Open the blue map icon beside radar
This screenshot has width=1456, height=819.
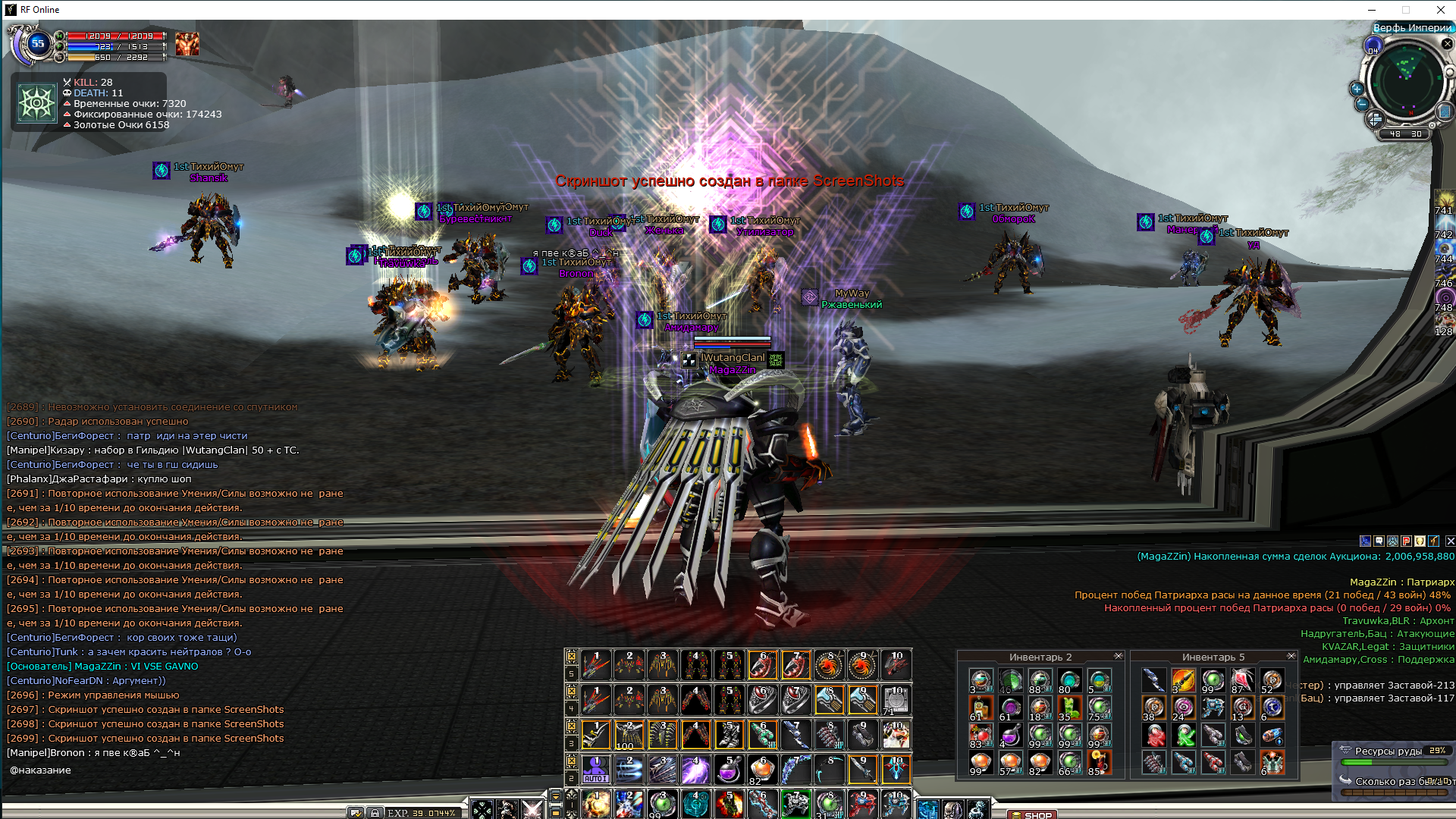tap(1445, 111)
